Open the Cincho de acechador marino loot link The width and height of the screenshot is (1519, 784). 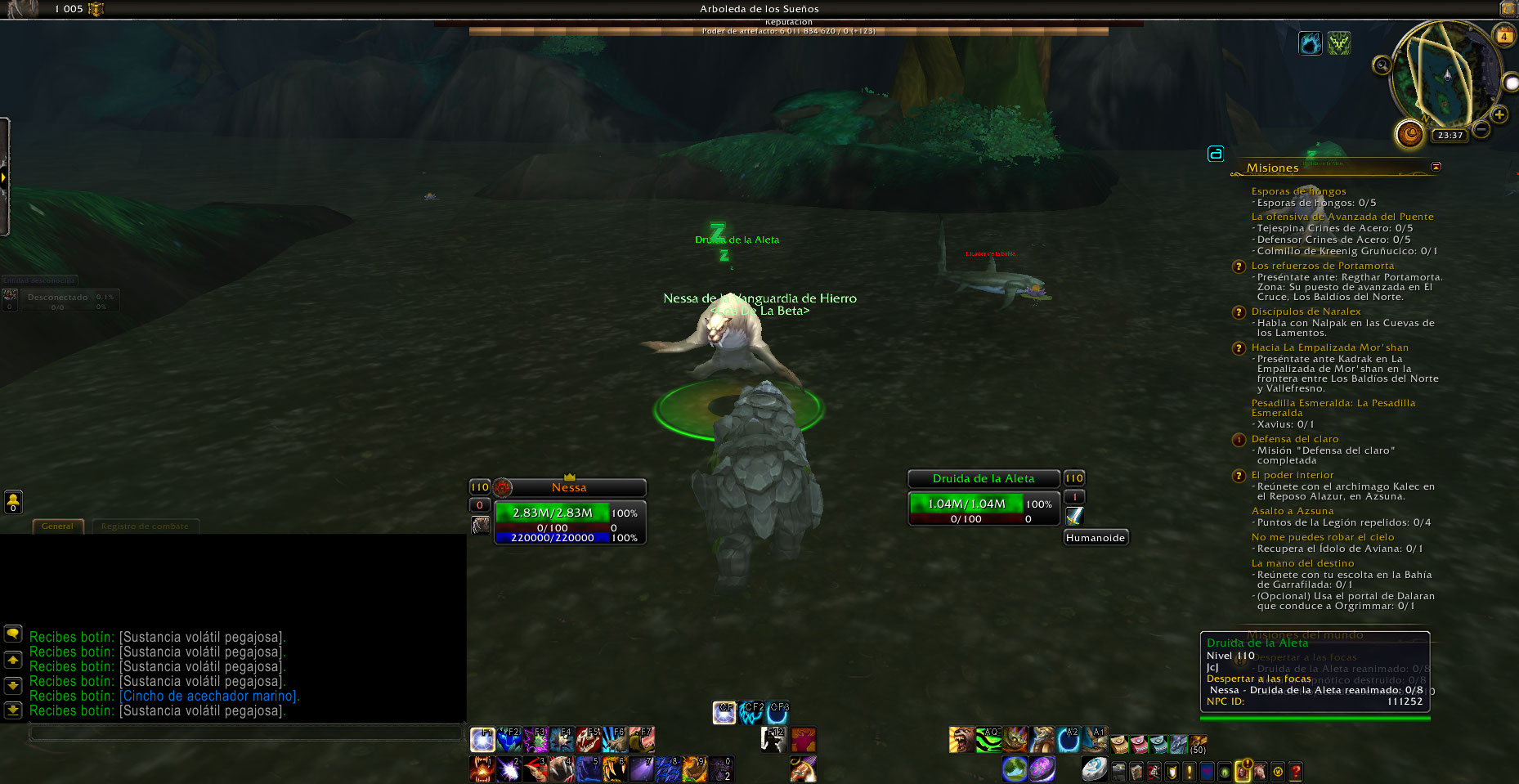click(x=209, y=697)
